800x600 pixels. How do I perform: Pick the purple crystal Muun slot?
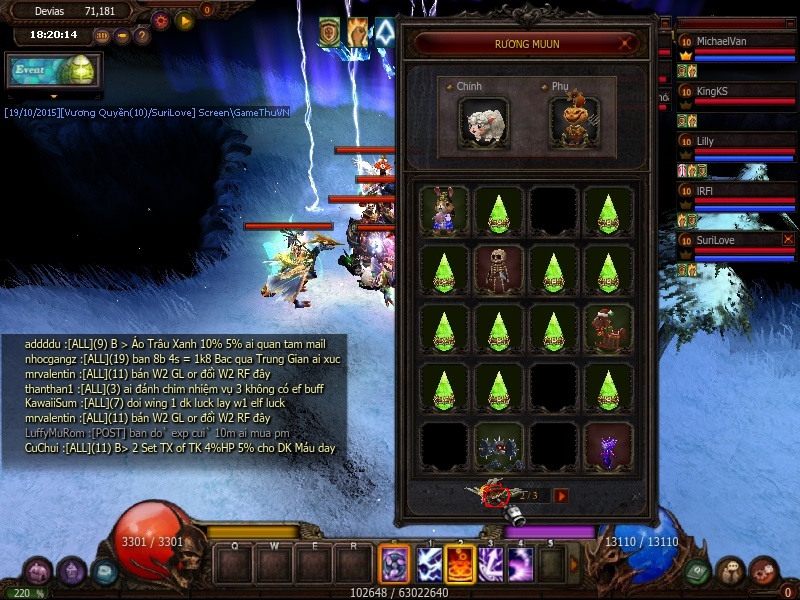608,445
